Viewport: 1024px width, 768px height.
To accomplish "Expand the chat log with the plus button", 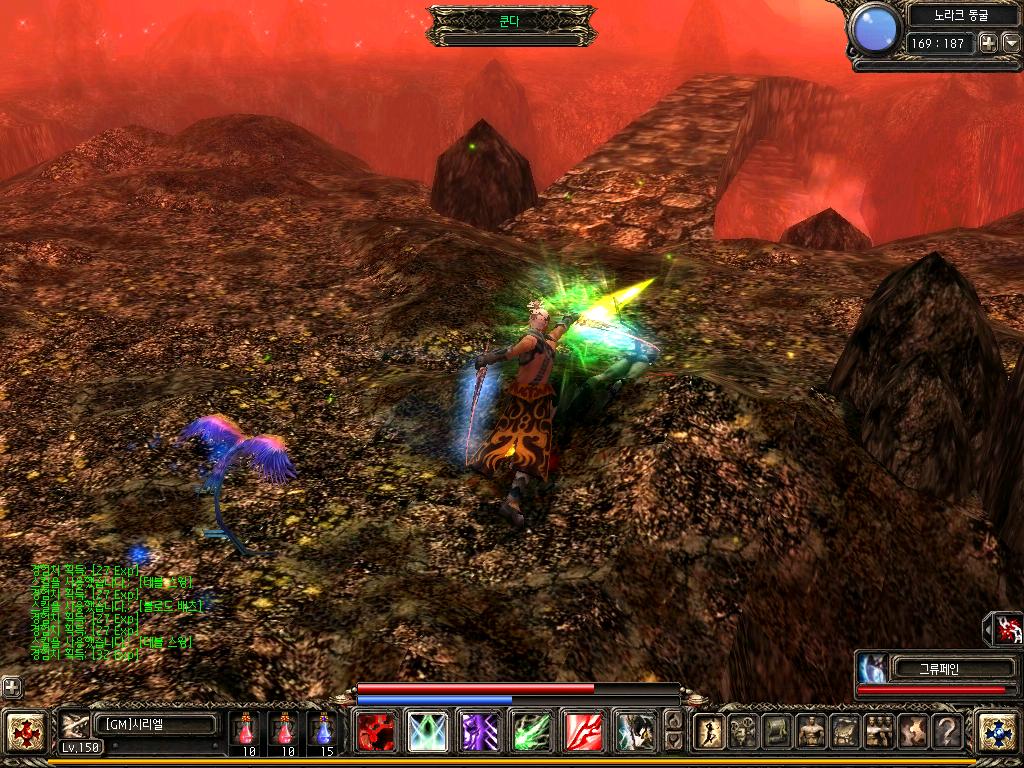I will point(11,687).
